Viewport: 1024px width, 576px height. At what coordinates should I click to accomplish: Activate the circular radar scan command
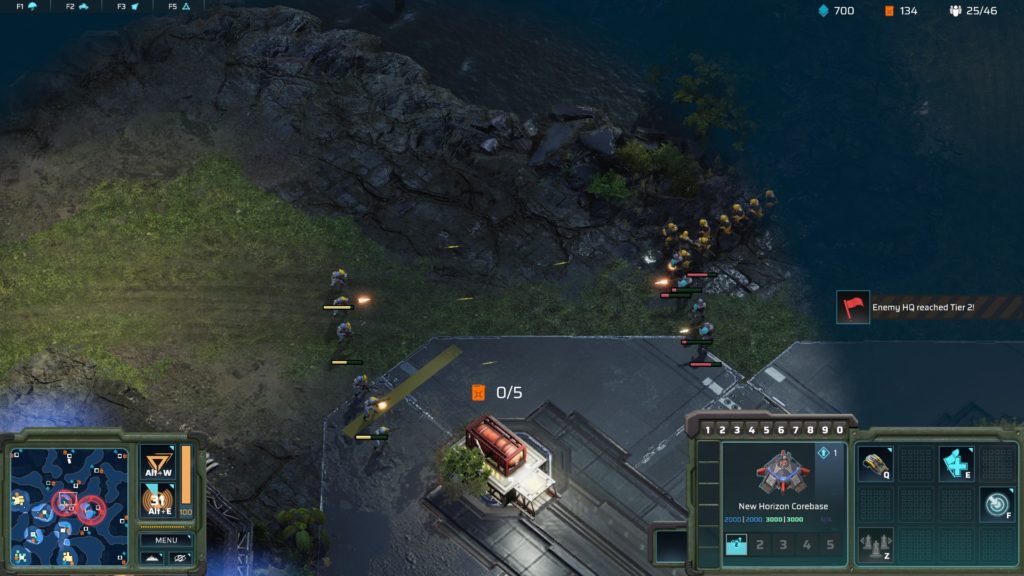[x=995, y=504]
